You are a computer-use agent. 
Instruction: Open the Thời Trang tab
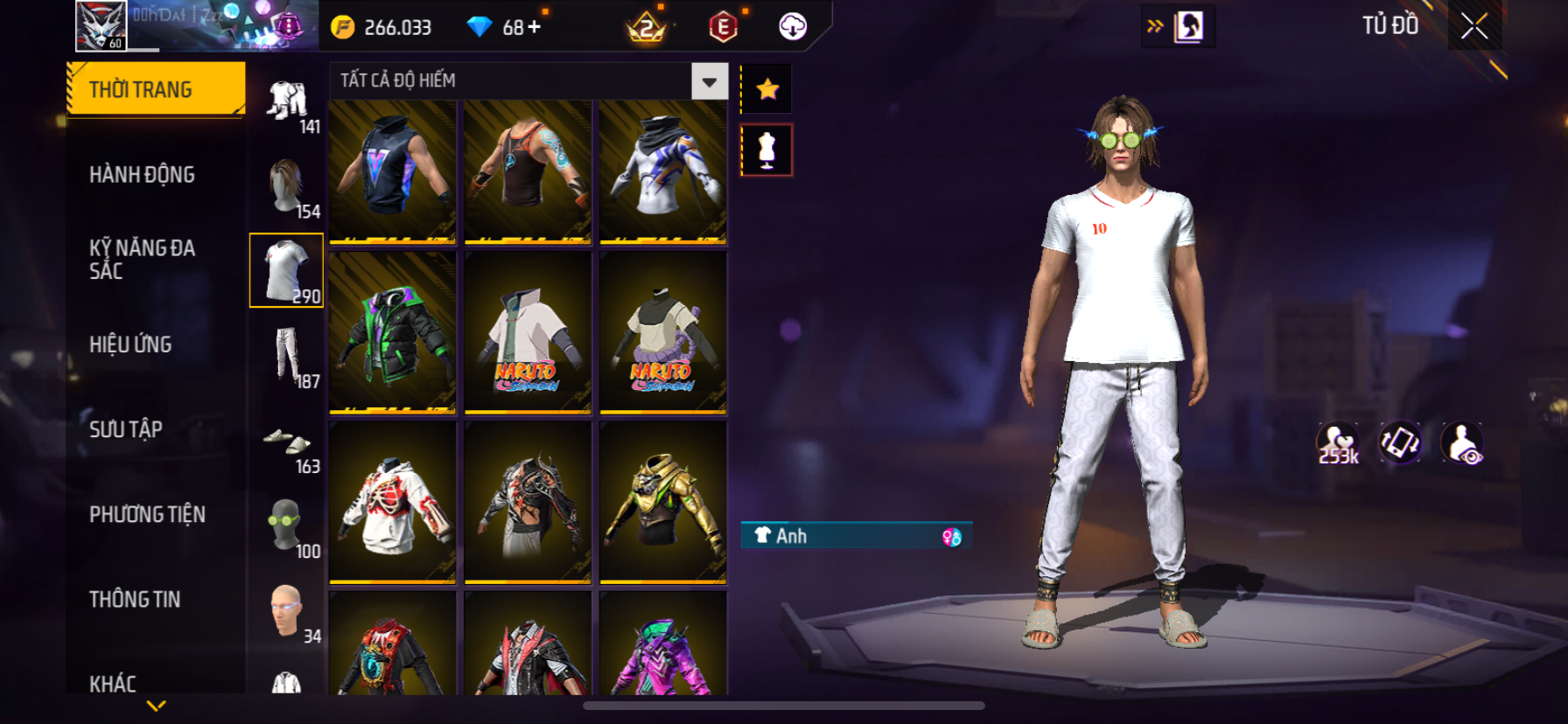pyautogui.click(x=156, y=89)
